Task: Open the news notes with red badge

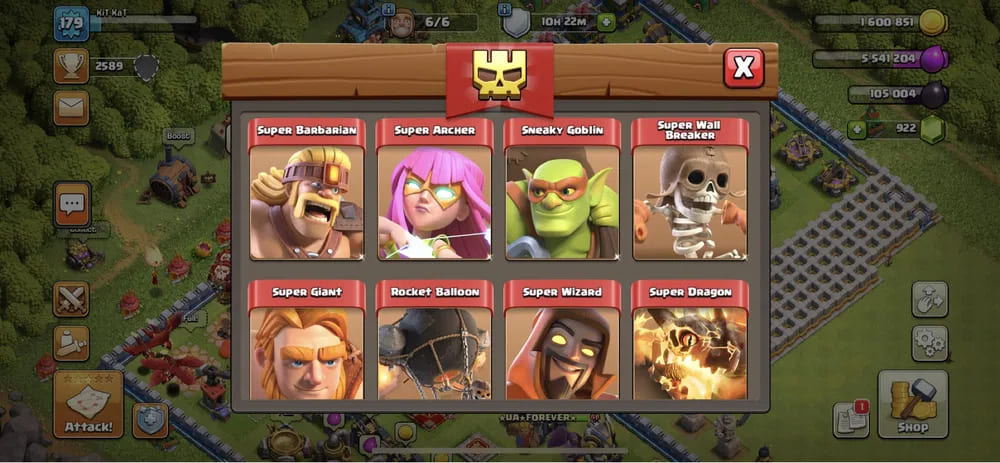Action: tap(850, 421)
